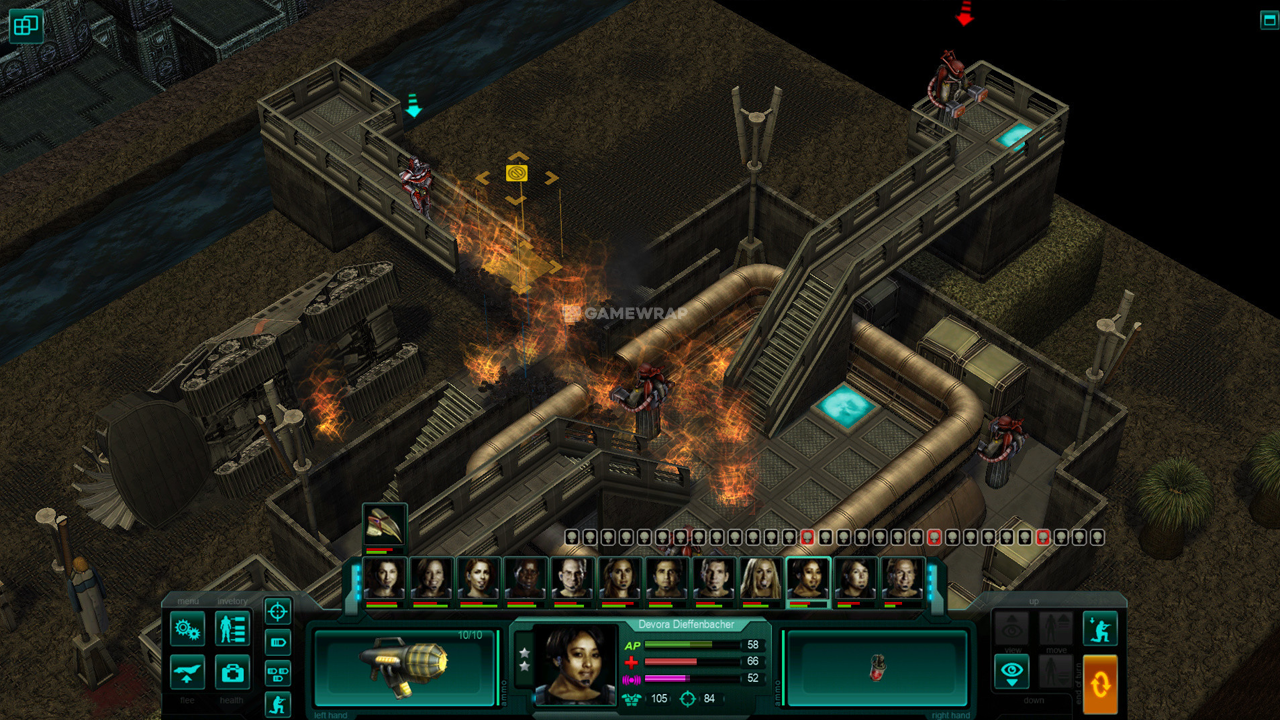Image resolution: width=1280 pixels, height=720 pixels.
Task: Select Devora Dieffenbacher's highlighted squad portrait
Action: click(x=808, y=580)
